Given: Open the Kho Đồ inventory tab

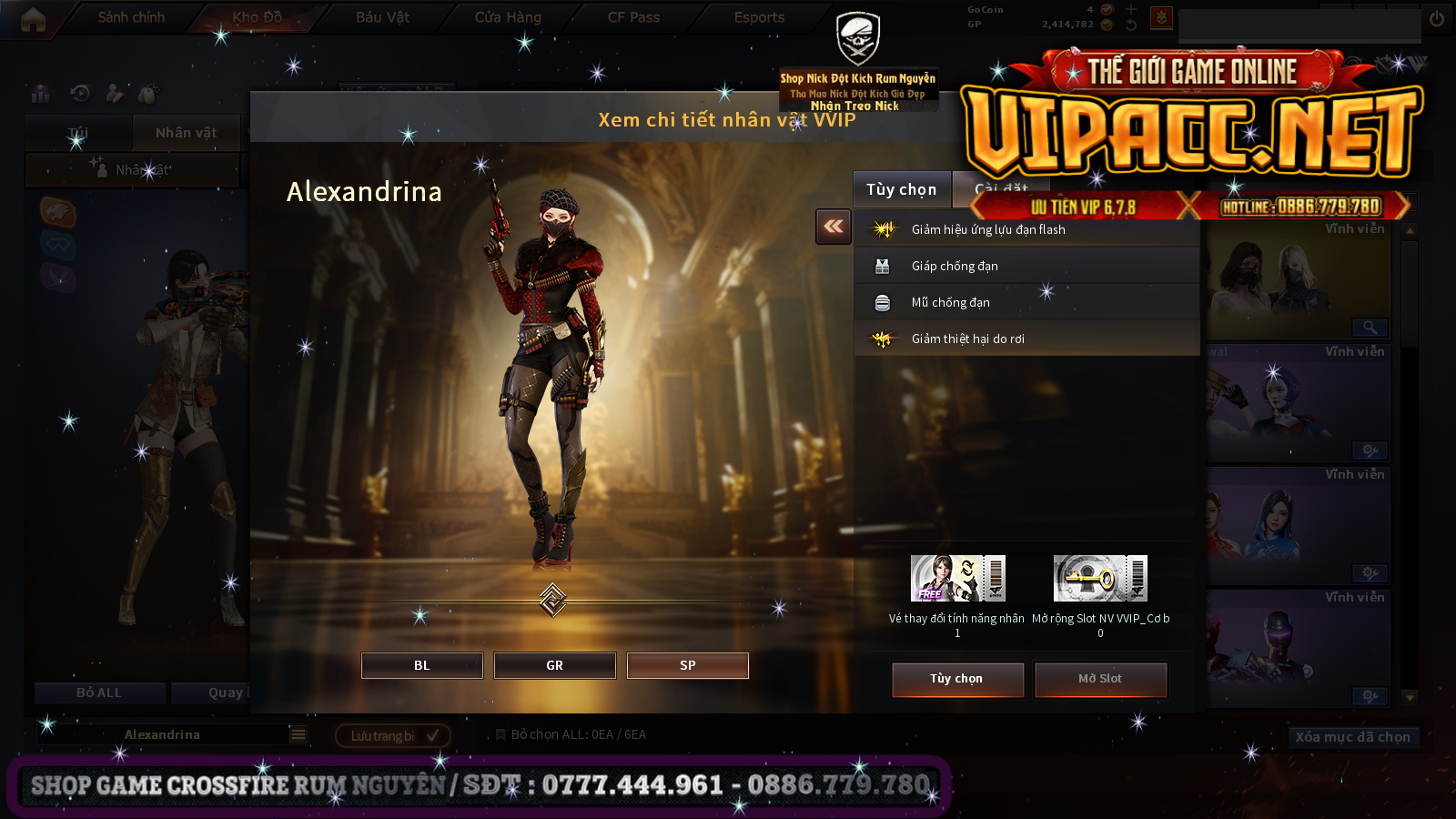Looking at the screenshot, I should [x=257, y=17].
